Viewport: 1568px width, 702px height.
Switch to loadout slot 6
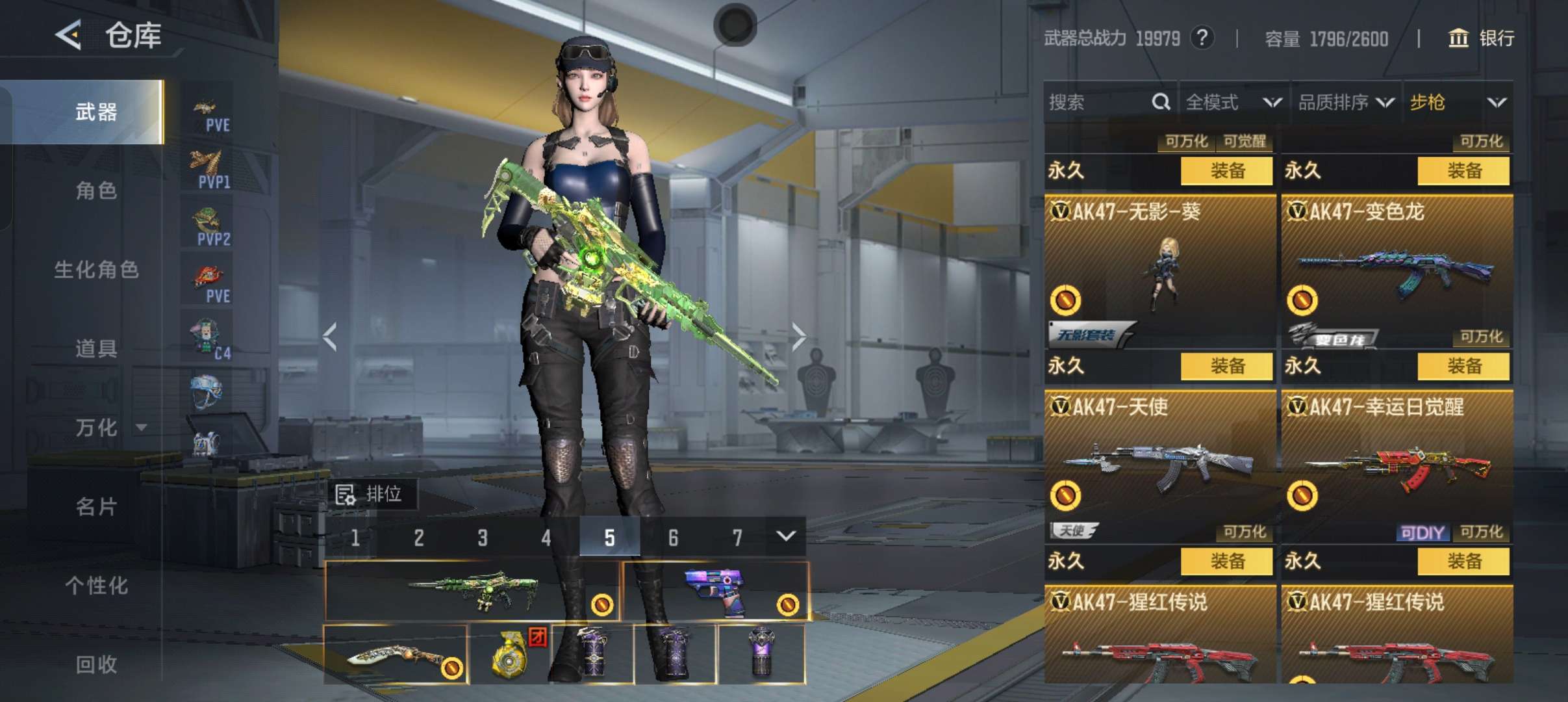pos(673,538)
